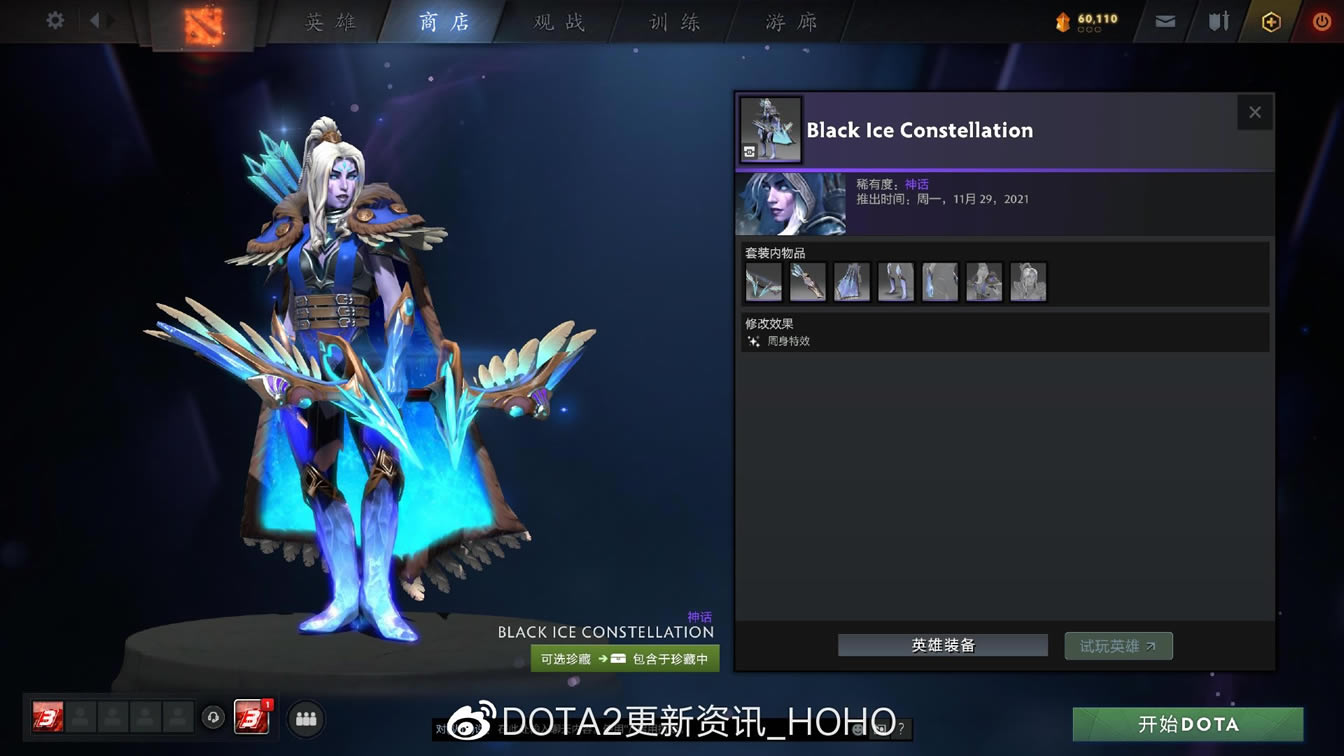Click the 试玩英雄 (Demo Hero) button
This screenshot has width=1344, height=756.
[1118, 645]
